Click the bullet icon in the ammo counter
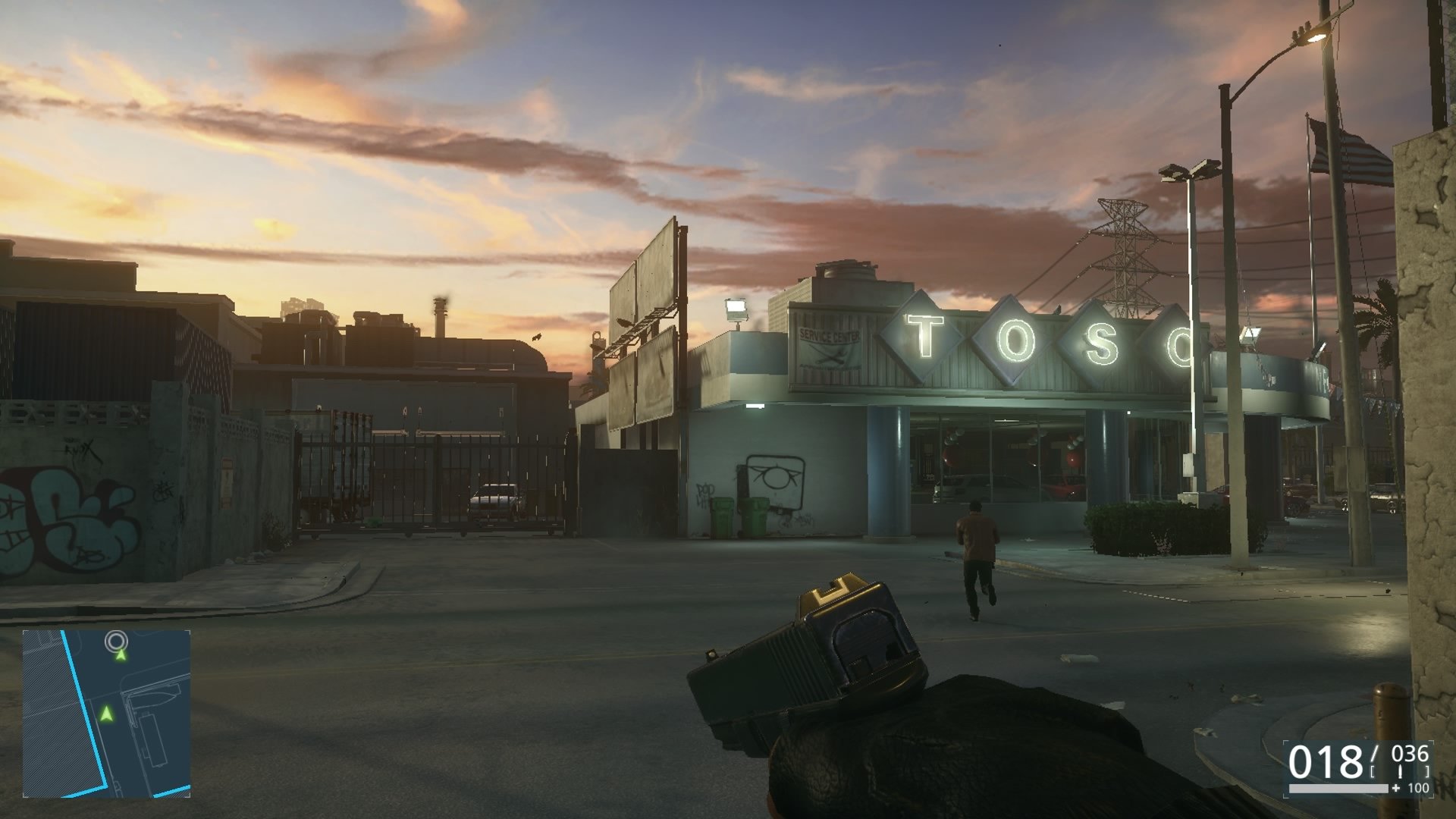 coord(1401,770)
